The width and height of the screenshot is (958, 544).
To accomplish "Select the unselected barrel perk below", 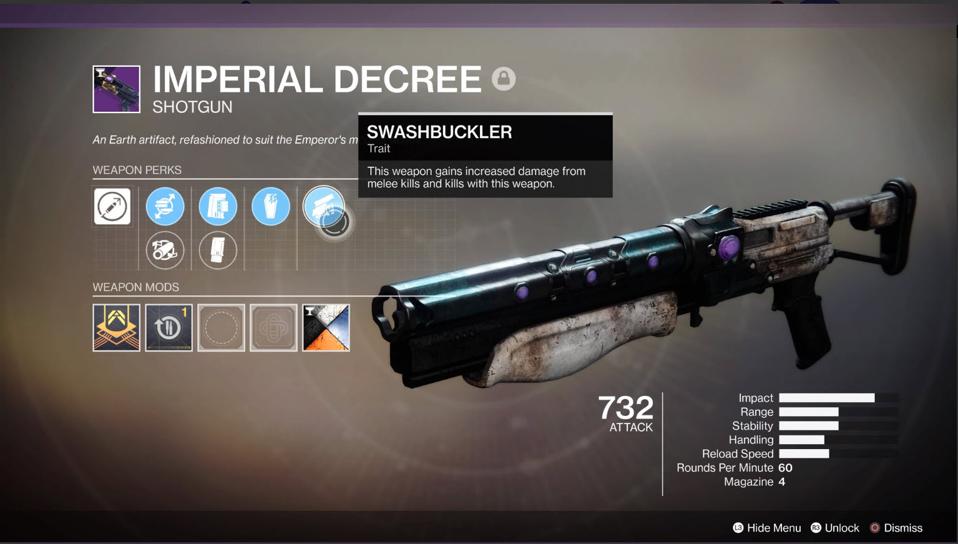I will 165,250.
